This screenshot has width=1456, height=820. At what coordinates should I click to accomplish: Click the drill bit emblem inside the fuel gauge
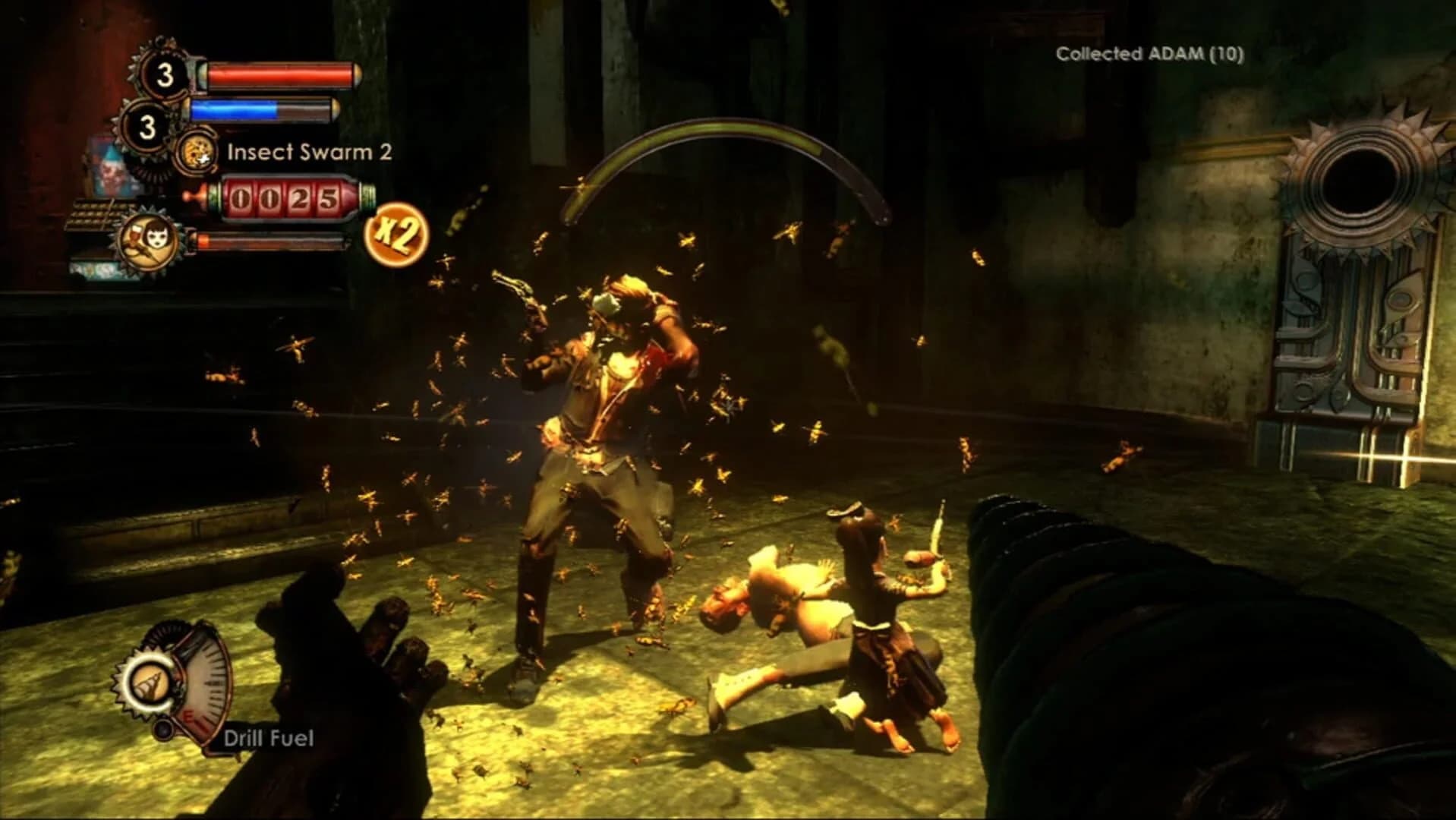point(150,683)
